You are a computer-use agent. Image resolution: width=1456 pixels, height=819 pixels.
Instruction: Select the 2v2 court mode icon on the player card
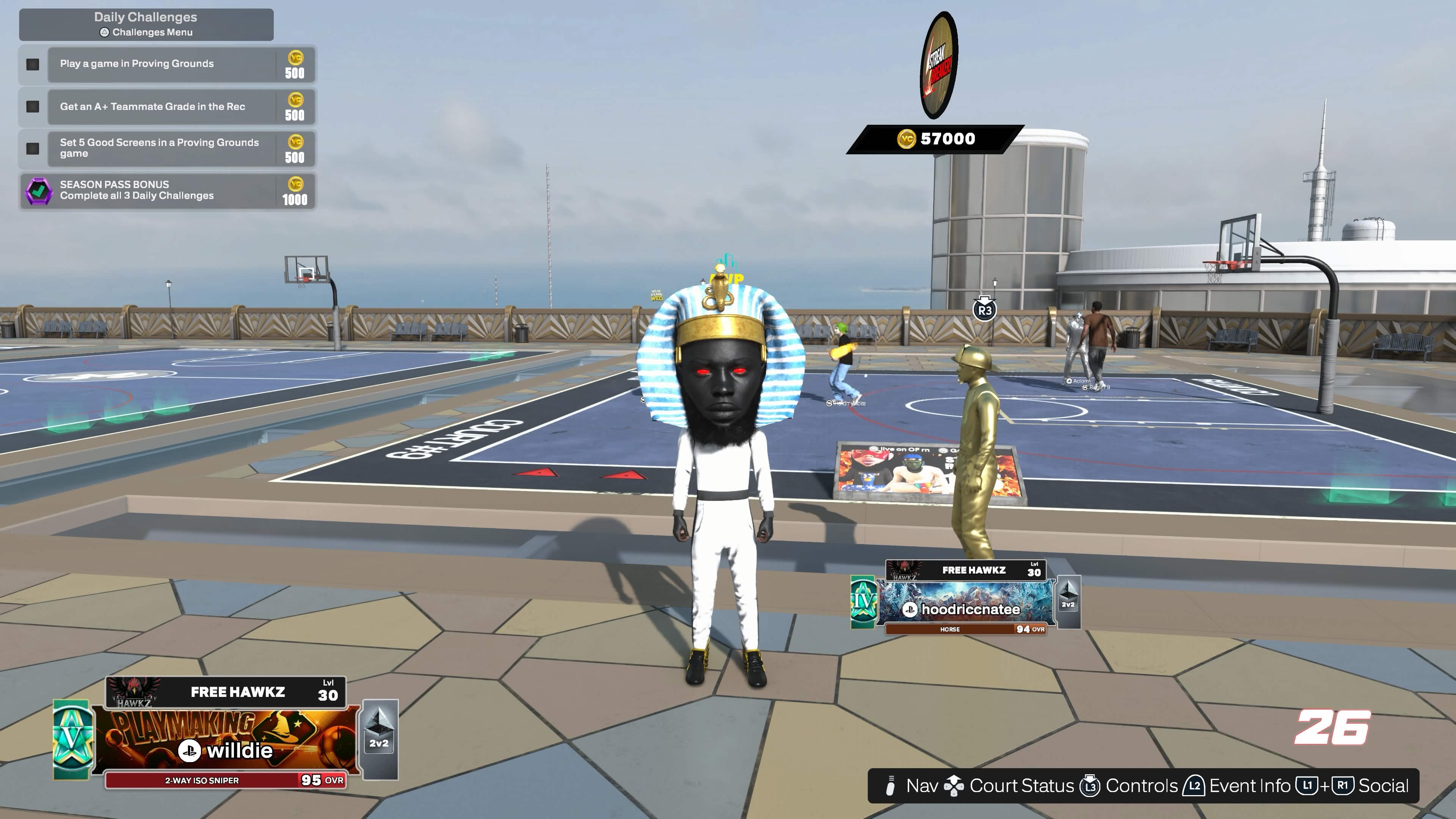point(380,730)
